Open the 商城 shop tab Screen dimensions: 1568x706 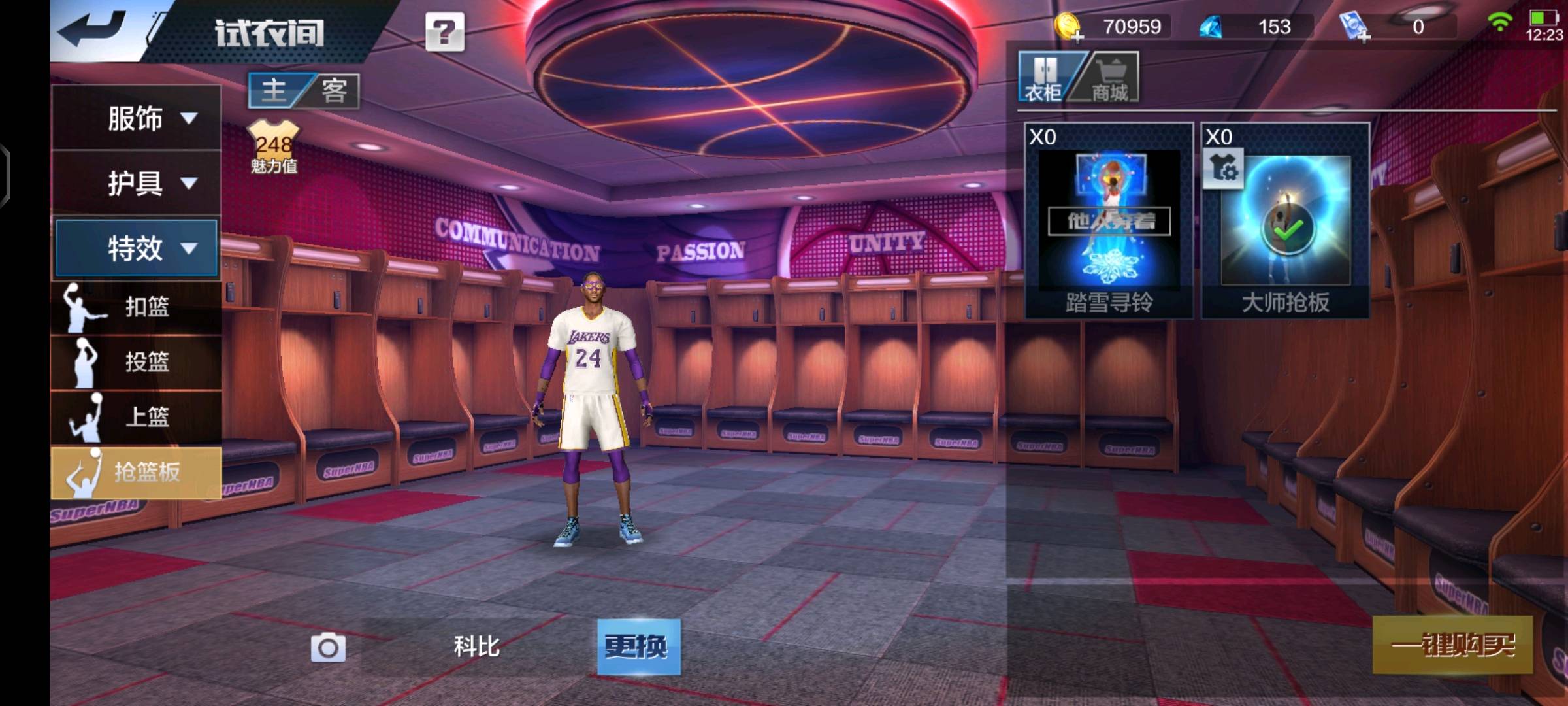click(1110, 78)
